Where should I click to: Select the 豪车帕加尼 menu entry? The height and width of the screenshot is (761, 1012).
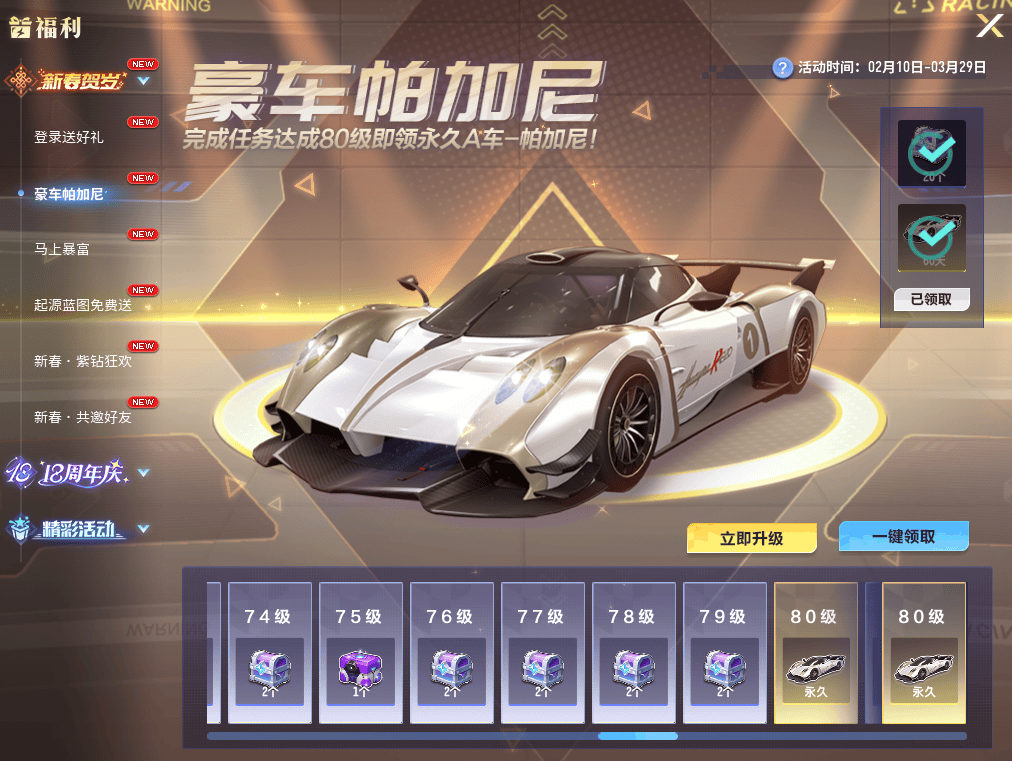[x=69, y=194]
